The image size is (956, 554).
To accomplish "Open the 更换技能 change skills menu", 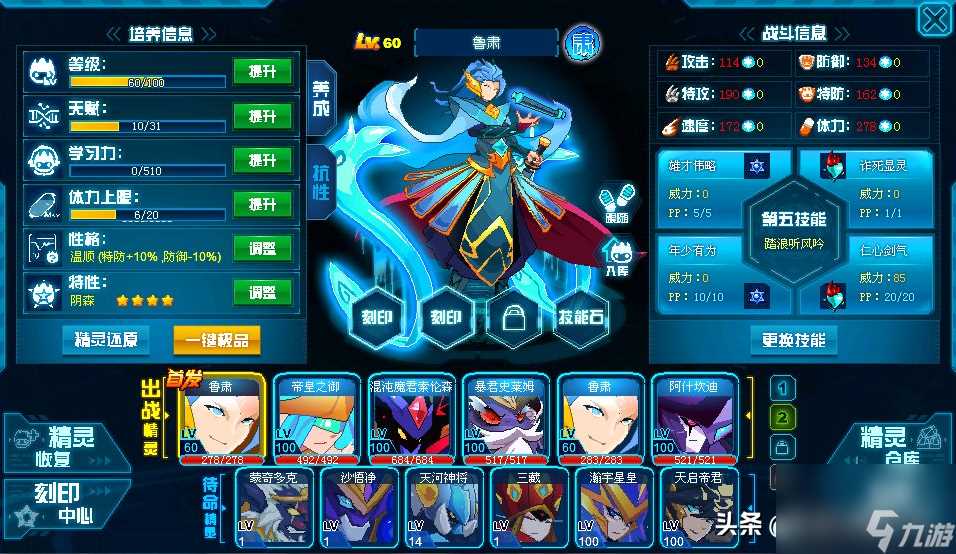I will click(793, 340).
